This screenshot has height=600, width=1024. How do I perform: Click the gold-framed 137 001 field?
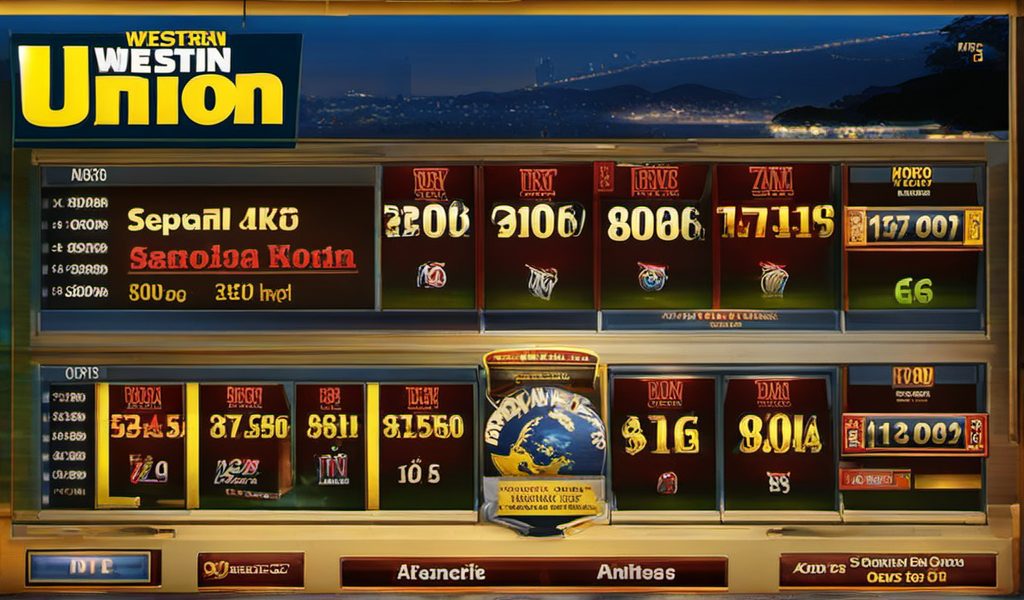point(914,227)
